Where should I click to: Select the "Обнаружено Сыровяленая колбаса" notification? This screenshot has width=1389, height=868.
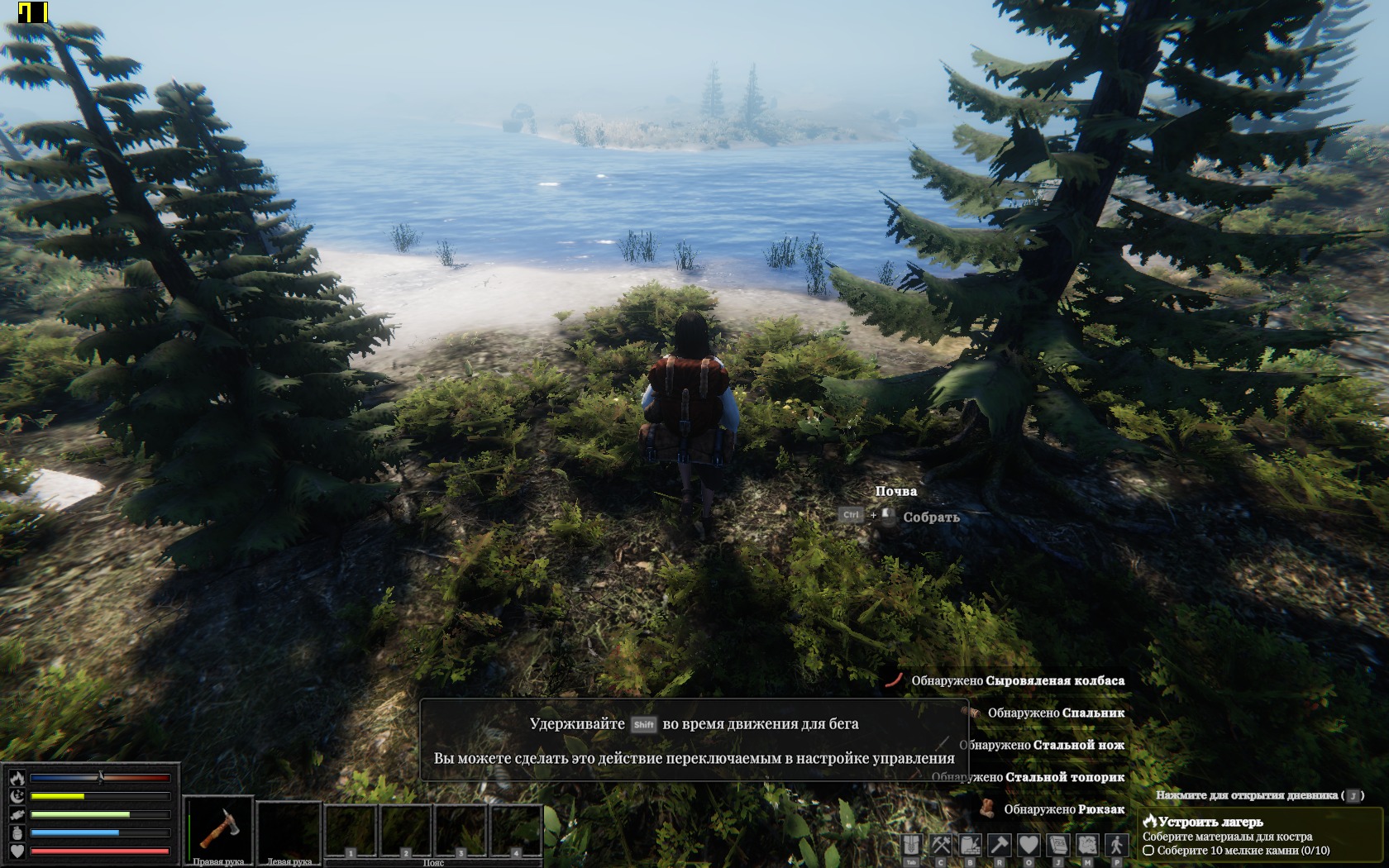click(x=1017, y=680)
